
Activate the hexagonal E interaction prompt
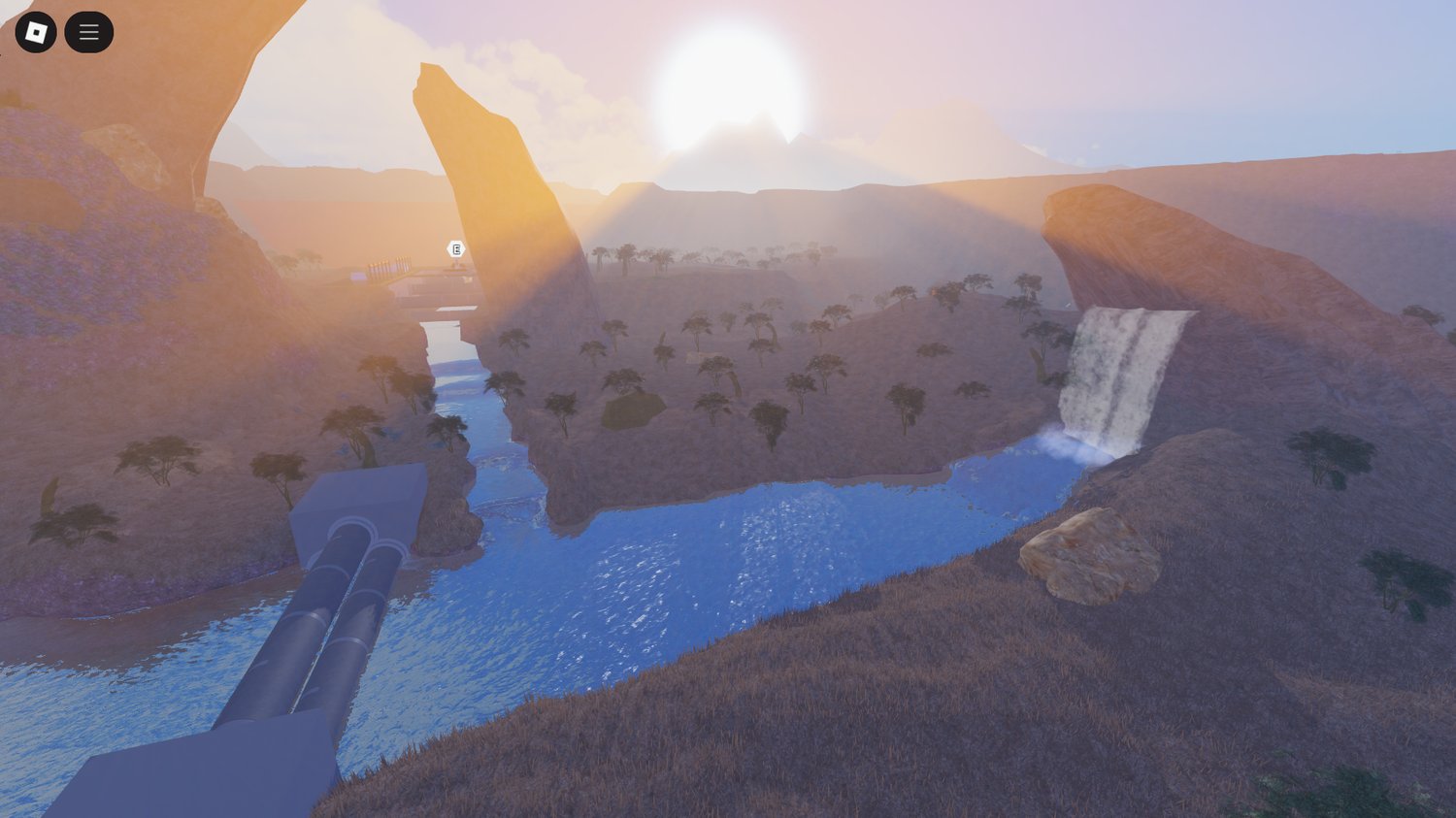click(x=455, y=249)
